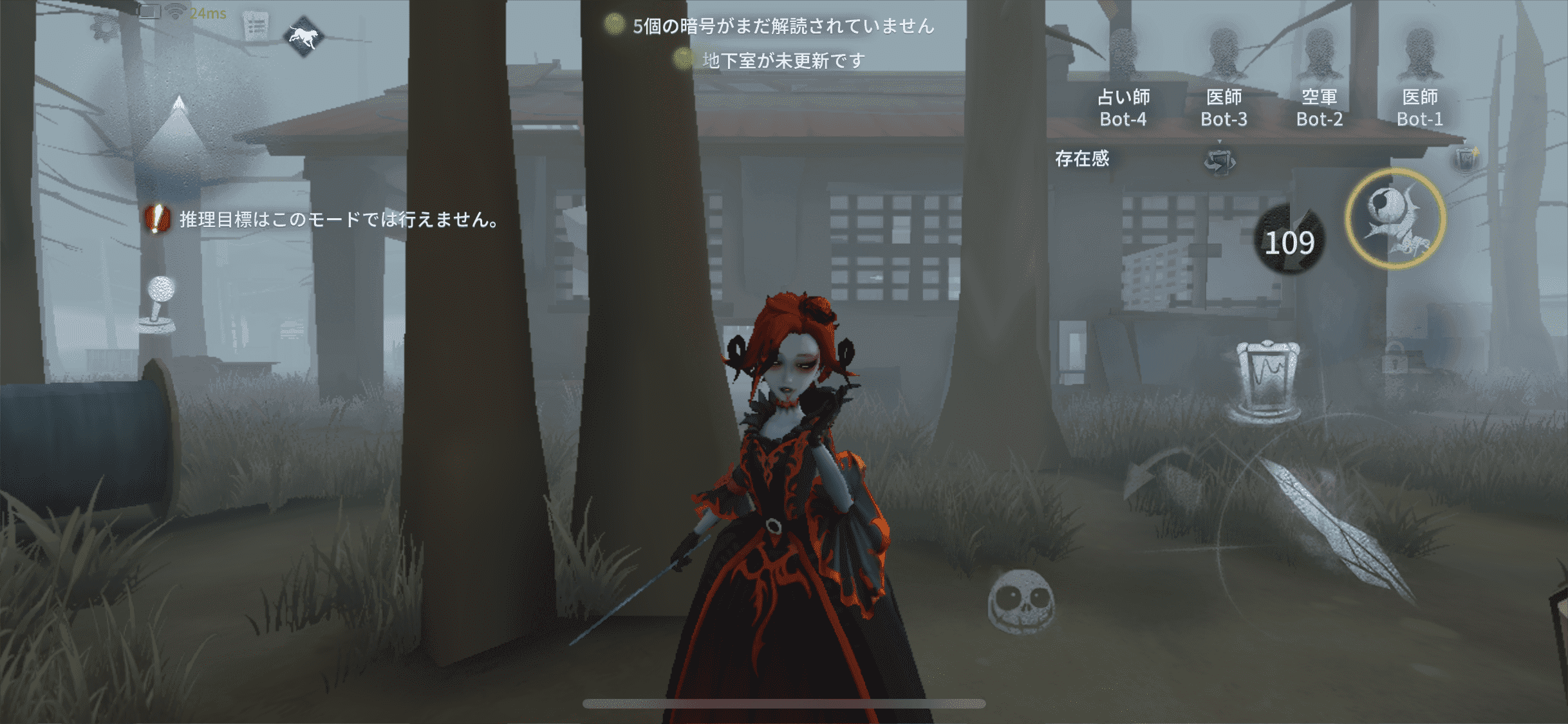Tap the running dog mode icon in the top-left
The image size is (1568, 724).
(303, 37)
